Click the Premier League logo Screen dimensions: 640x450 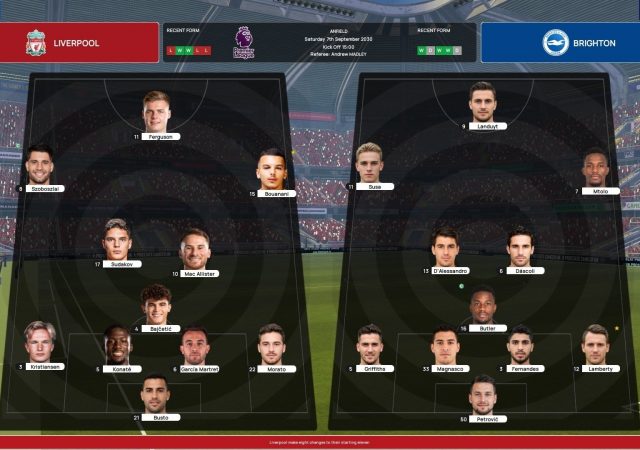(x=244, y=42)
